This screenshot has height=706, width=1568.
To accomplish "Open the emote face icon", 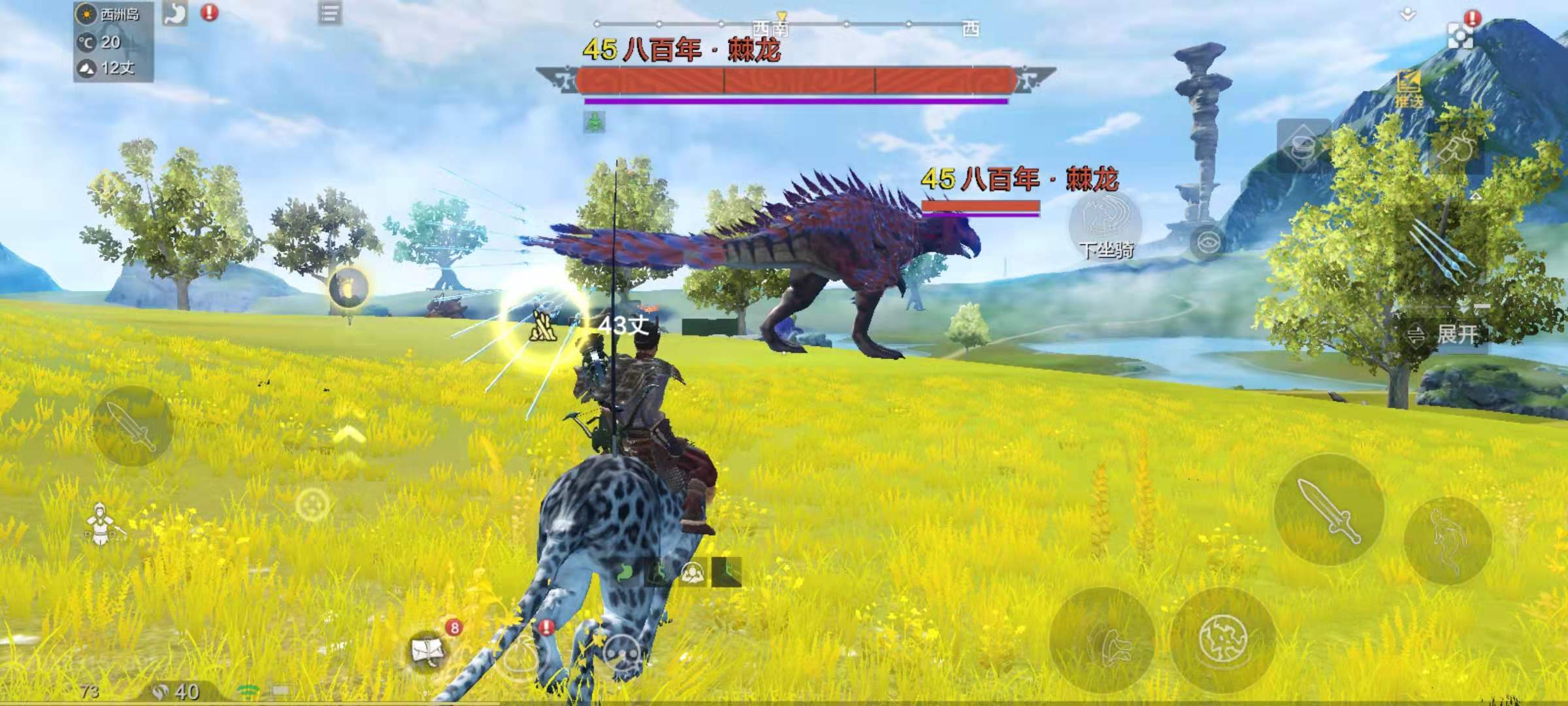I will click(x=621, y=654).
